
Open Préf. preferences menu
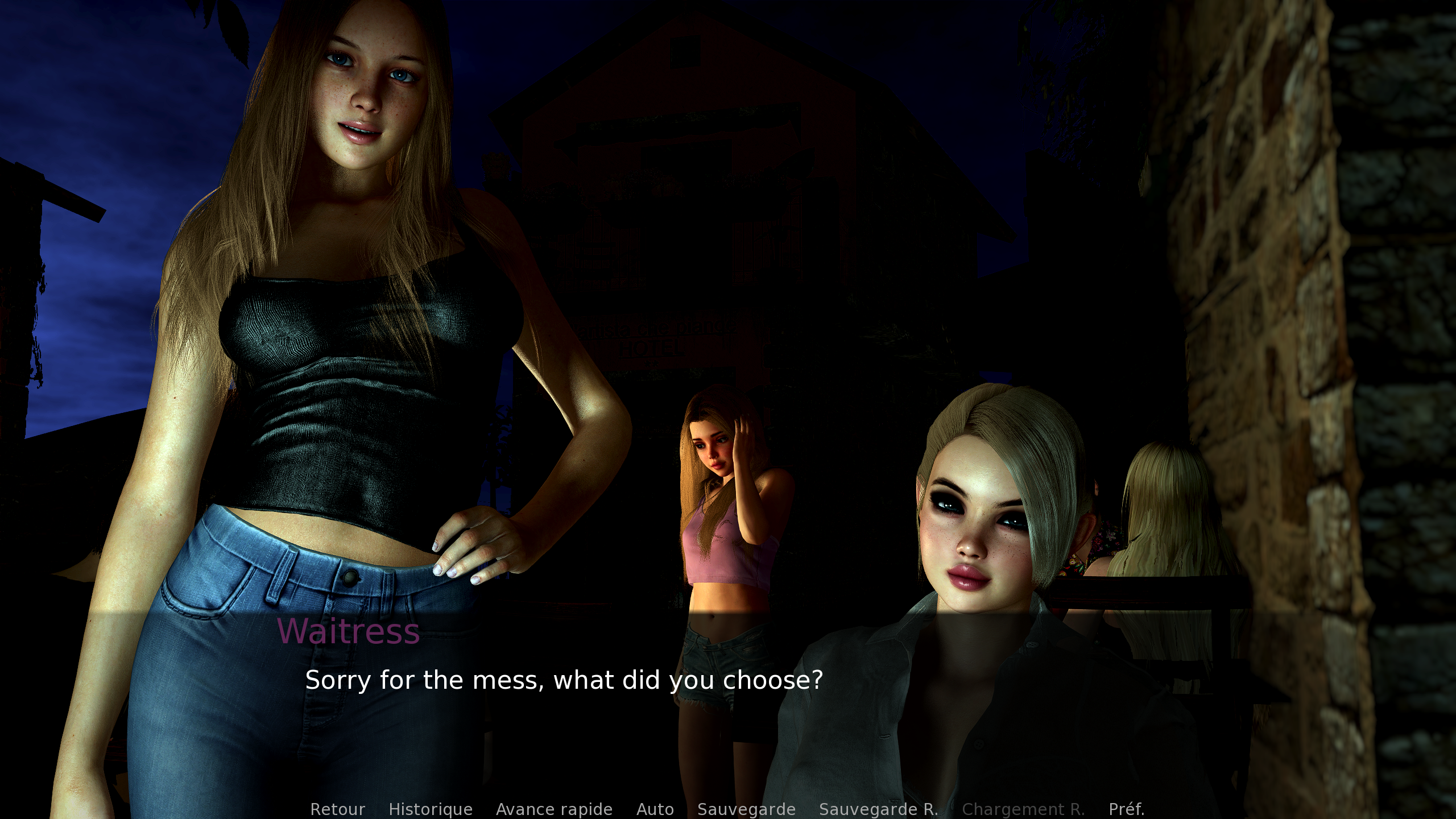tap(1126, 809)
